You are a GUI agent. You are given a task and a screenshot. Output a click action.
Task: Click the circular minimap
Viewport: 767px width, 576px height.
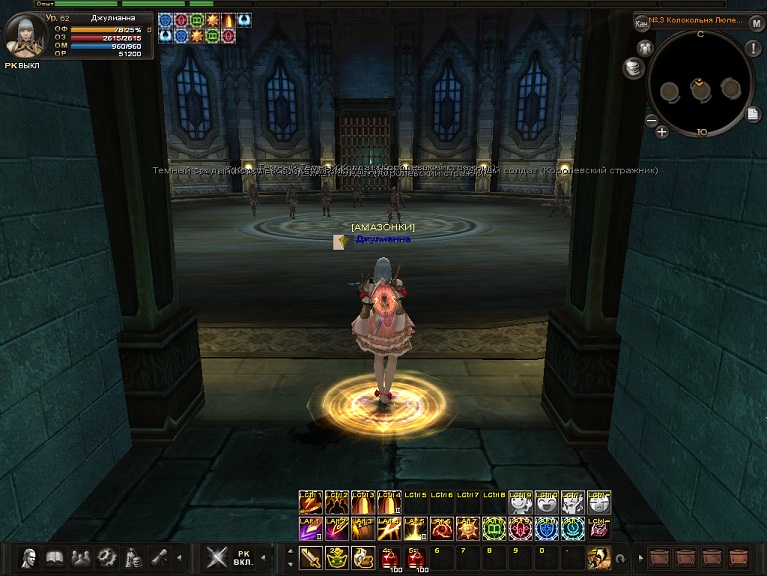[698, 86]
